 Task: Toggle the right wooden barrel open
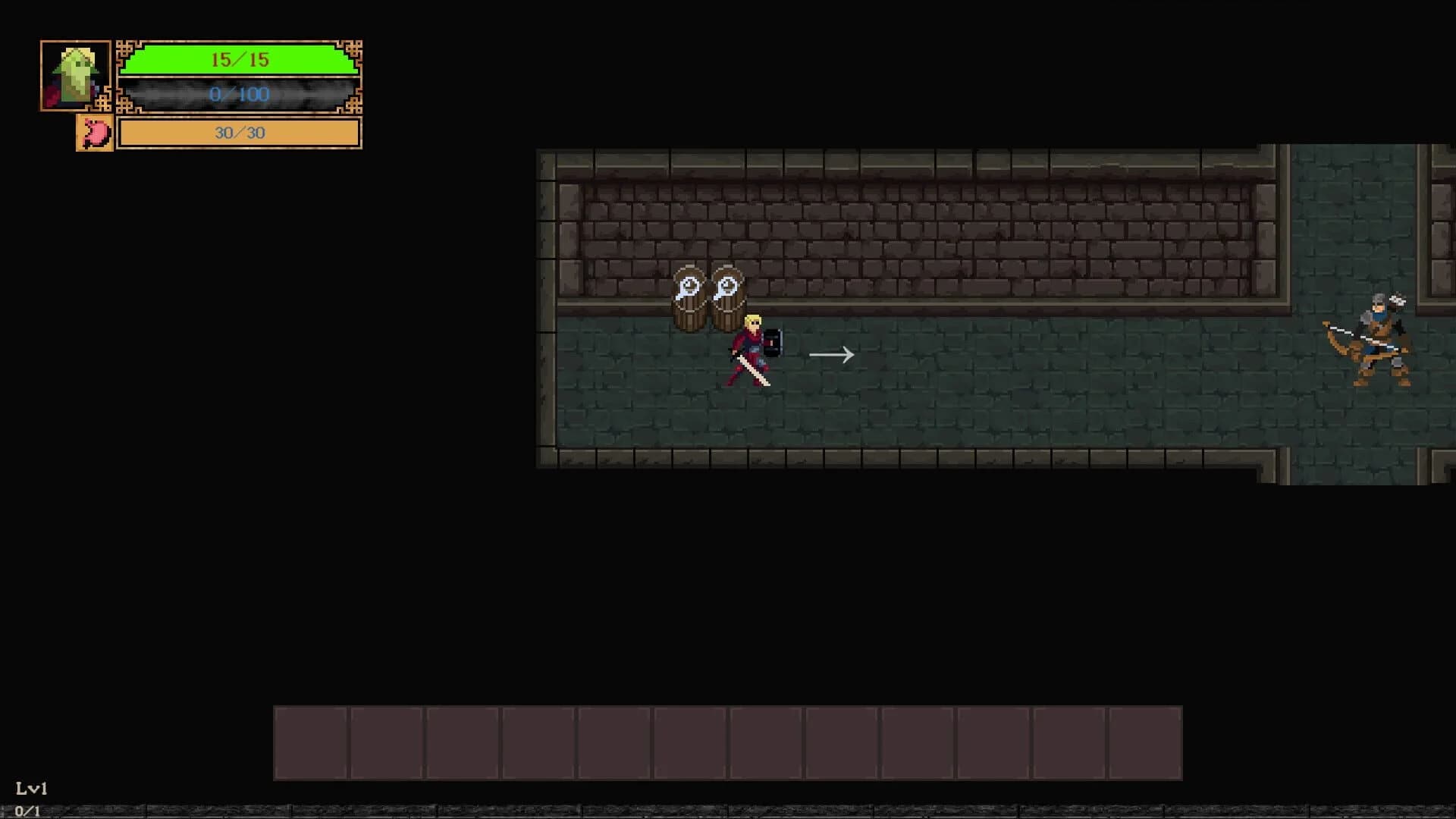point(726,303)
